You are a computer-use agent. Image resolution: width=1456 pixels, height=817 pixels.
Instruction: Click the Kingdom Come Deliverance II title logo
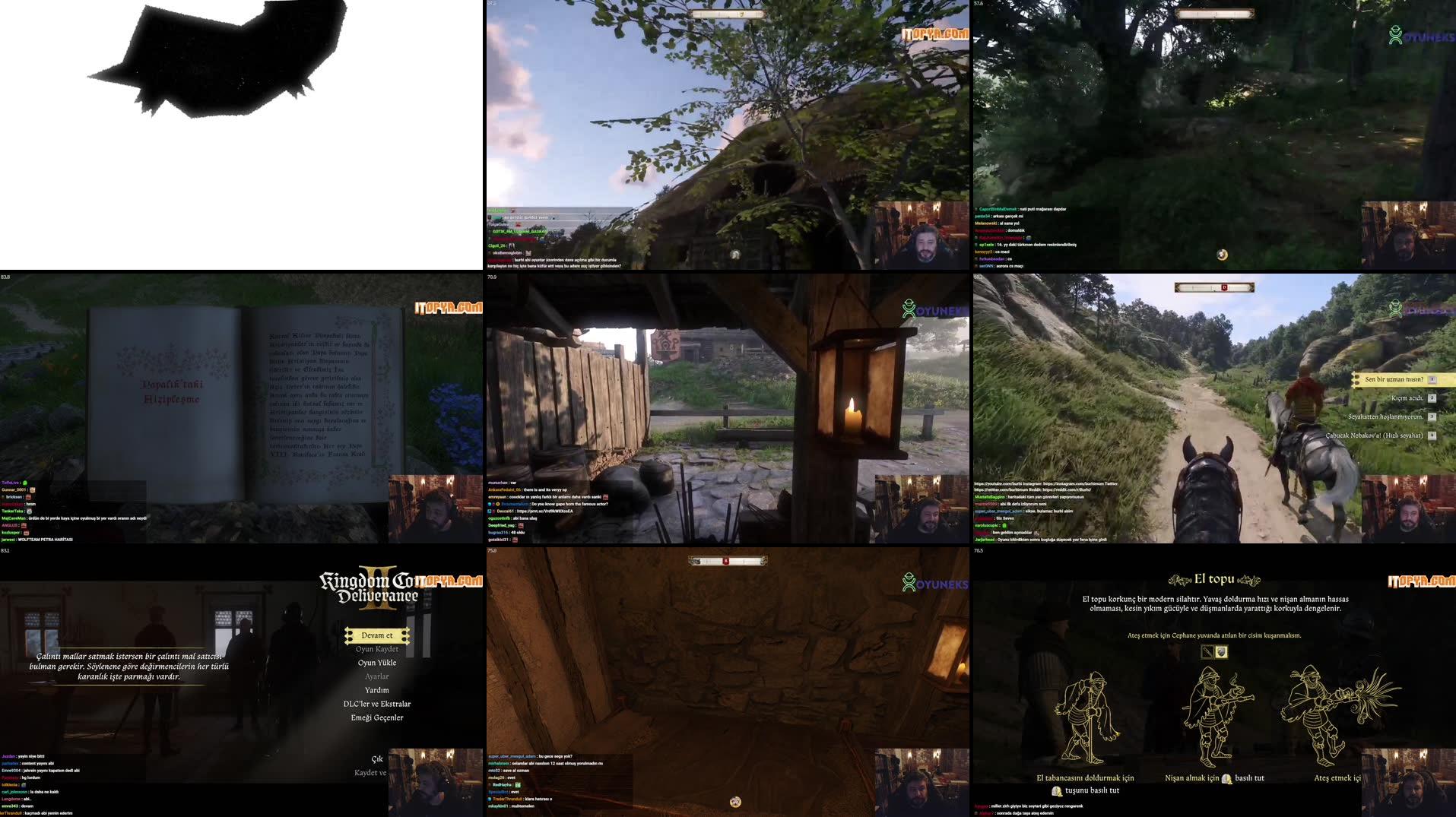point(373,587)
